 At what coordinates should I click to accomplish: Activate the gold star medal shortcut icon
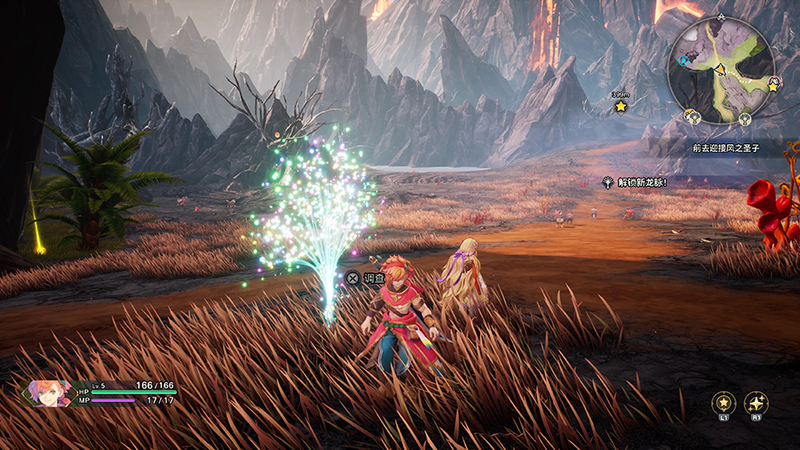point(721,402)
